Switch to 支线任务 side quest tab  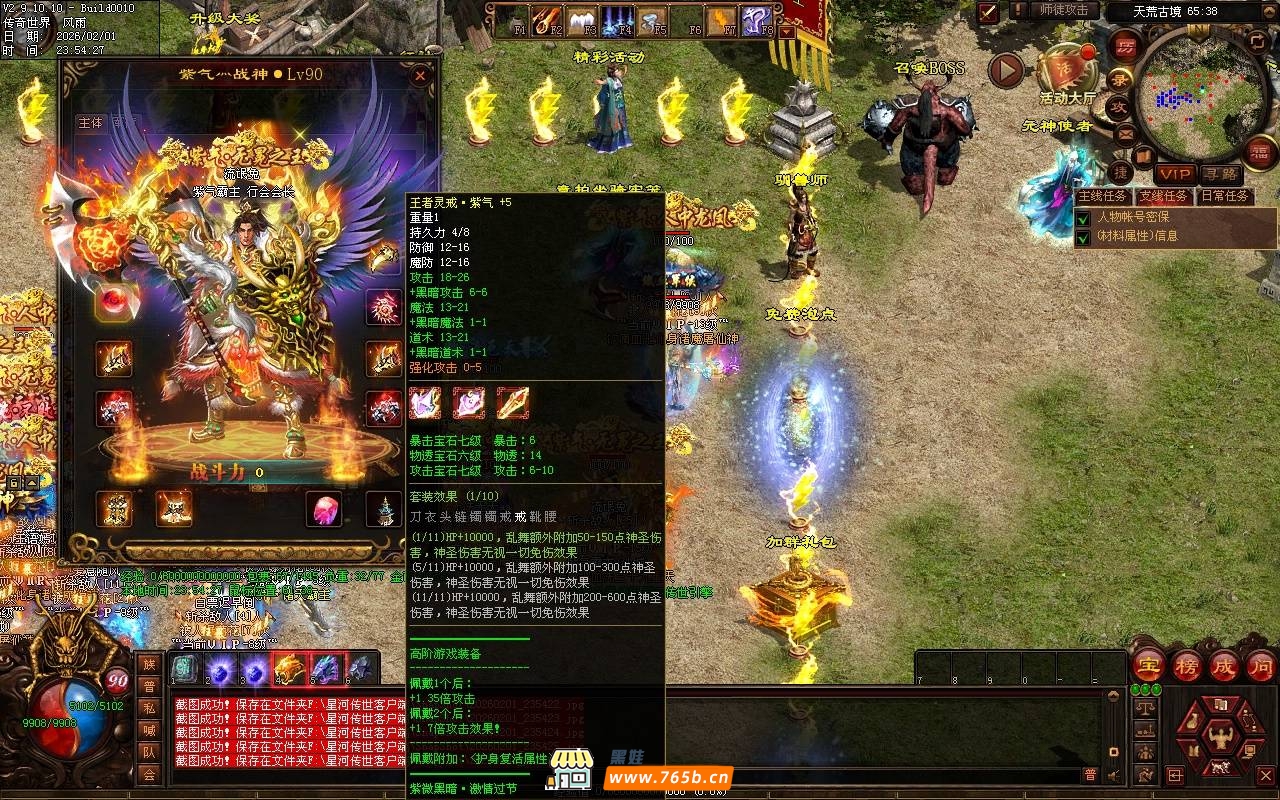tap(1164, 196)
